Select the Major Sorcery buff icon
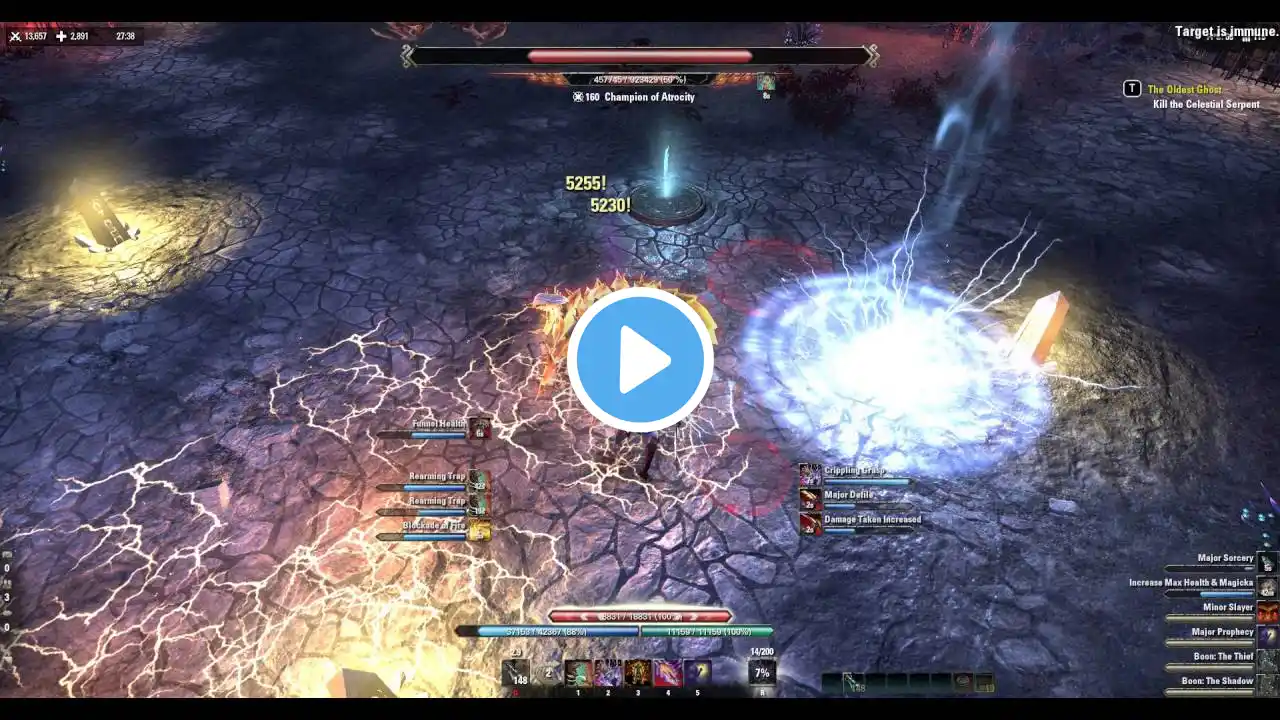The width and height of the screenshot is (1280, 720). (x=1267, y=562)
